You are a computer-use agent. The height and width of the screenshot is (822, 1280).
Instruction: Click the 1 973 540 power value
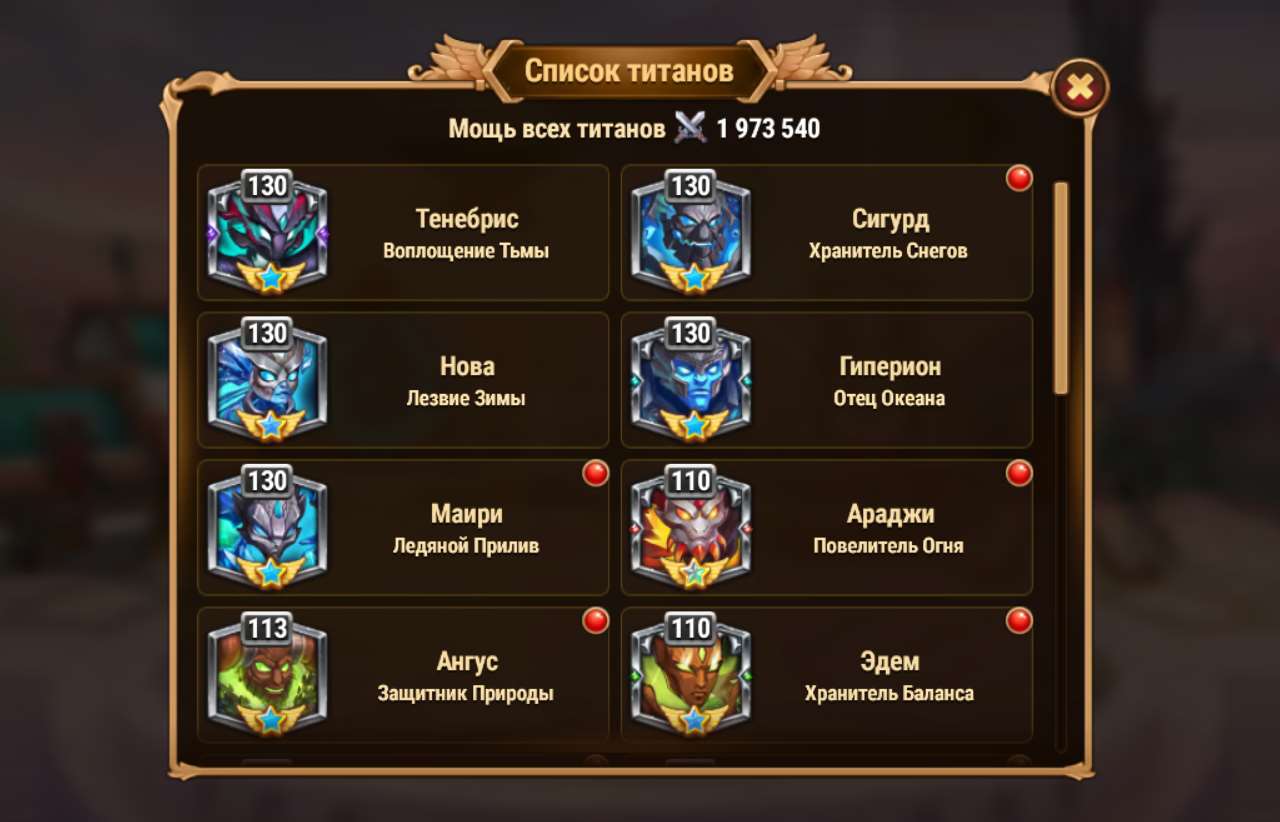[x=767, y=128]
